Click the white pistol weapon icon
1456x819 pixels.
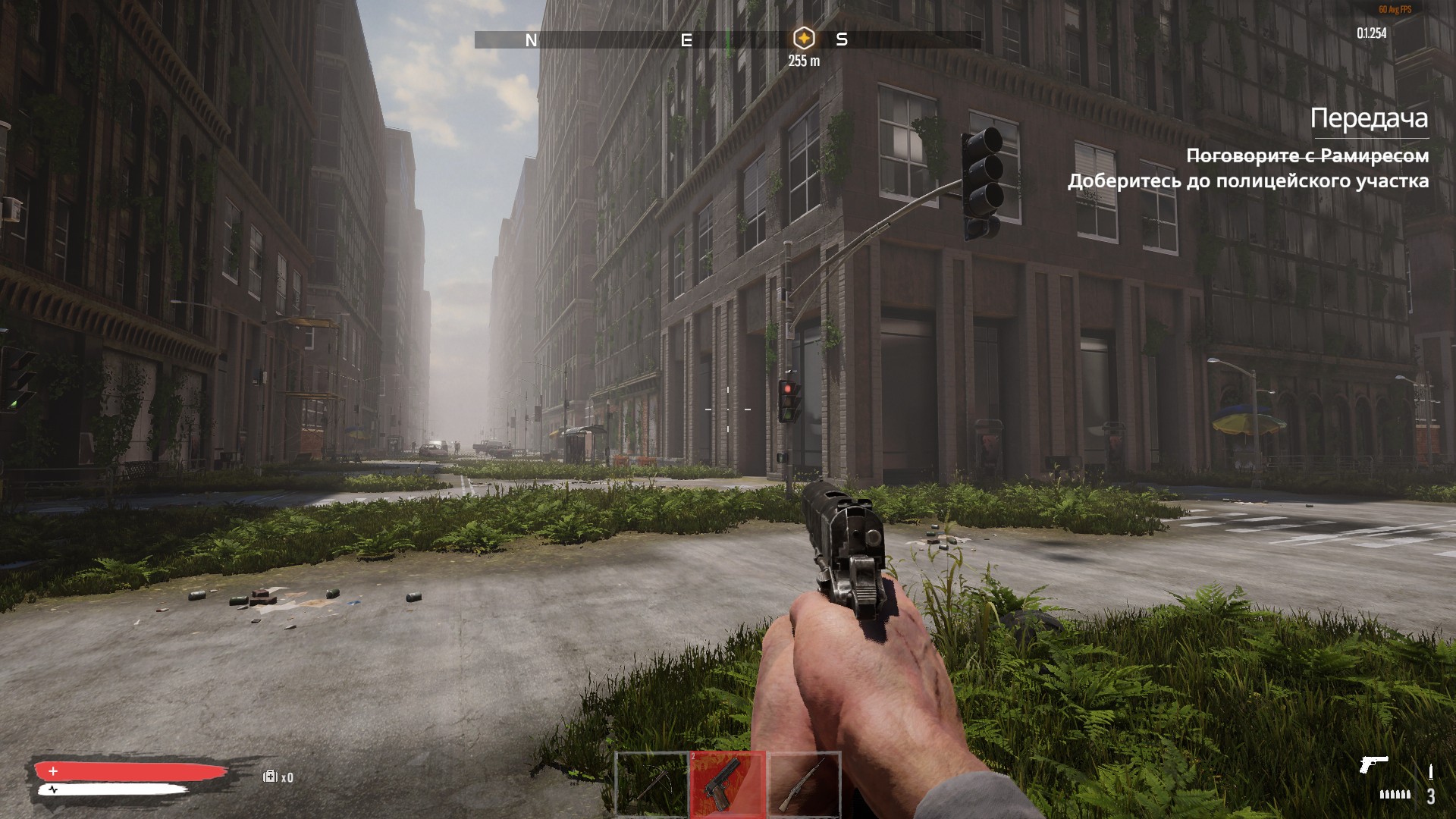tap(1373, 764)
